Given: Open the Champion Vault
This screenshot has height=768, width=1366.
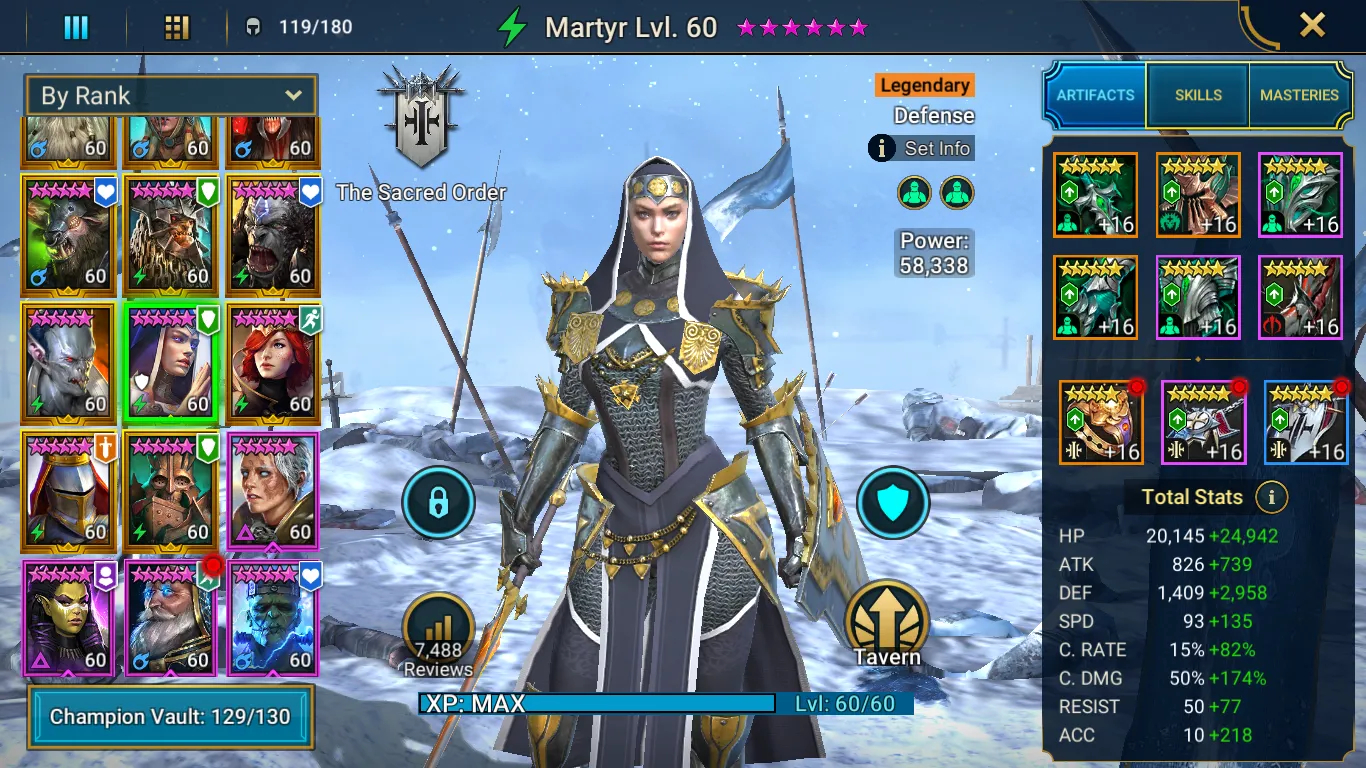Looking at the screenshot, I should [x=170, y=716].
